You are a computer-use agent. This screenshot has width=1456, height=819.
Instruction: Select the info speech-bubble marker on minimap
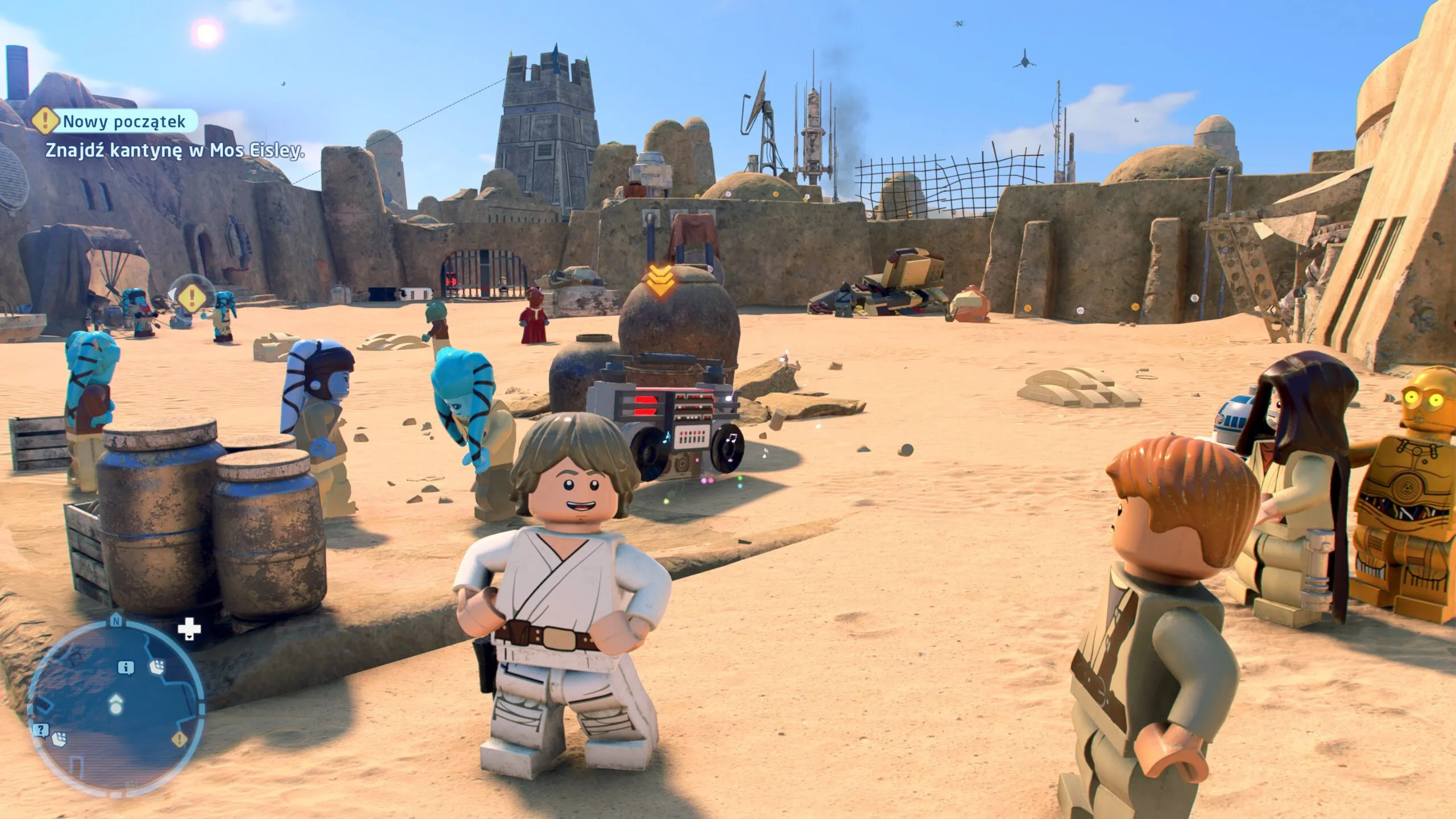pos(126,668)
